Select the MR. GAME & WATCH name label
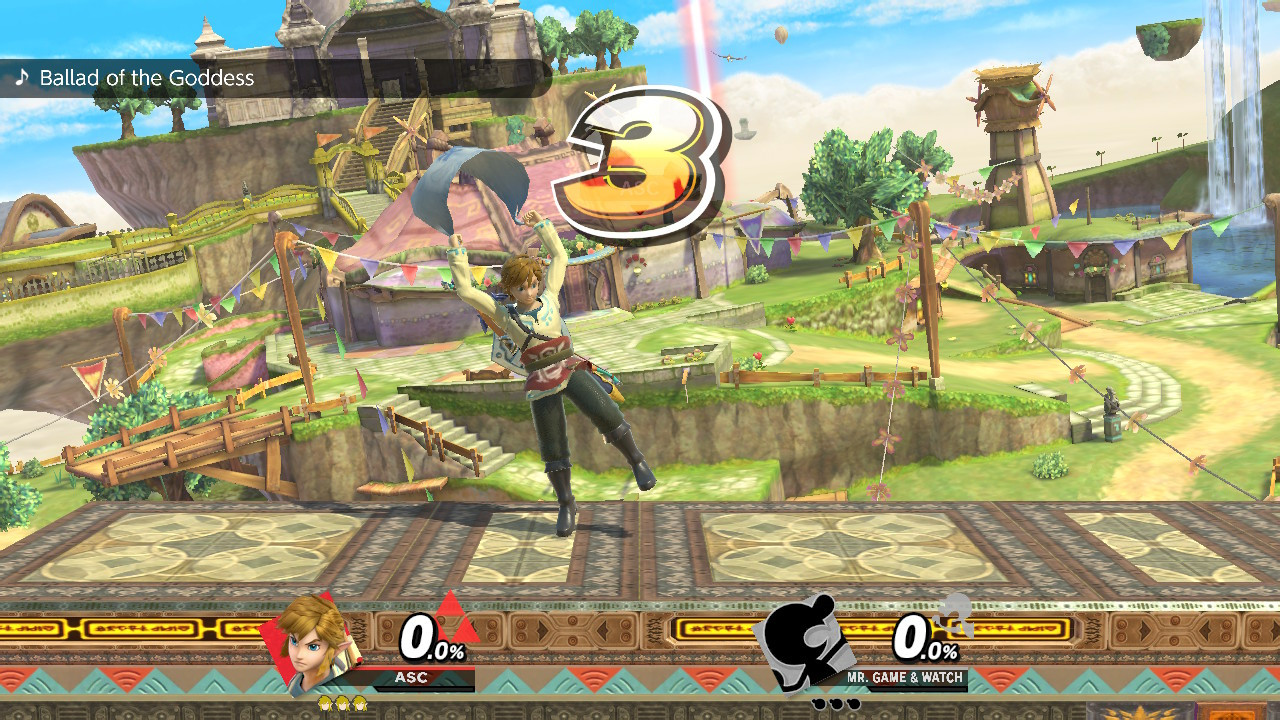This screenshot has width=1280, height=720. click(x=904, y=676)
